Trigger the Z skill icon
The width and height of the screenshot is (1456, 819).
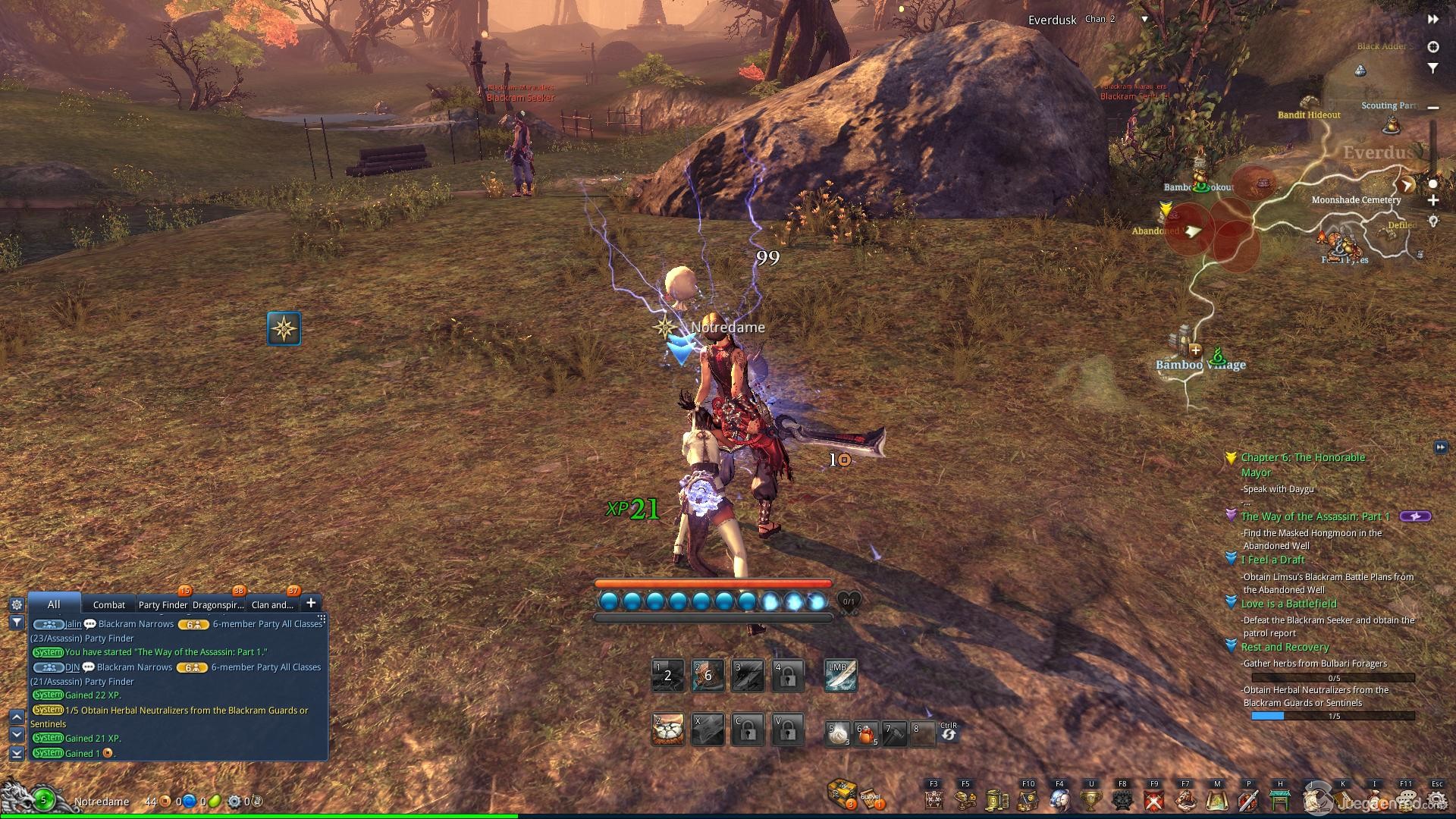(668, 730)
